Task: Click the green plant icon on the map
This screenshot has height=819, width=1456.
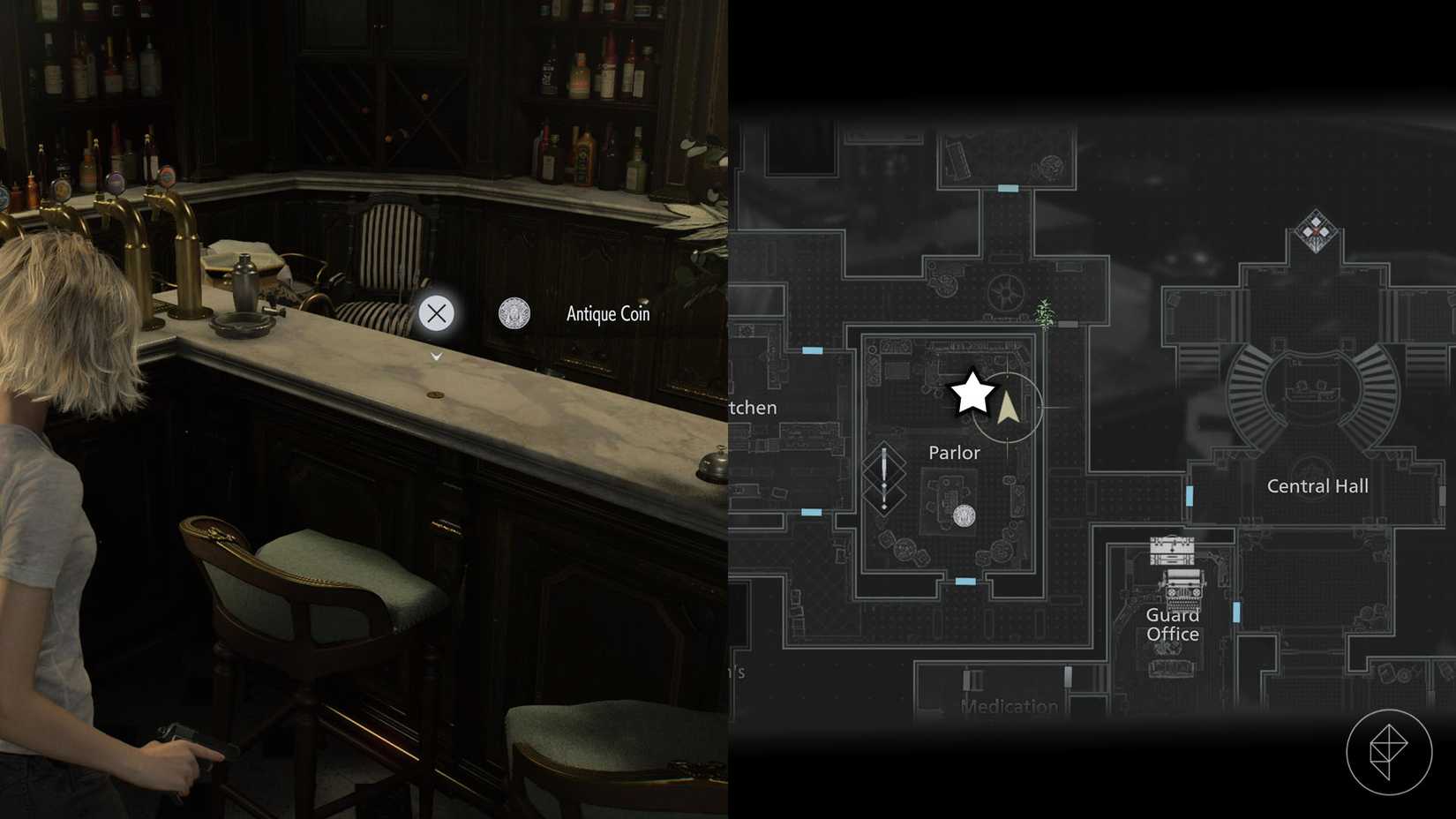Action: pyautogui.click(x=1044, y=313)
